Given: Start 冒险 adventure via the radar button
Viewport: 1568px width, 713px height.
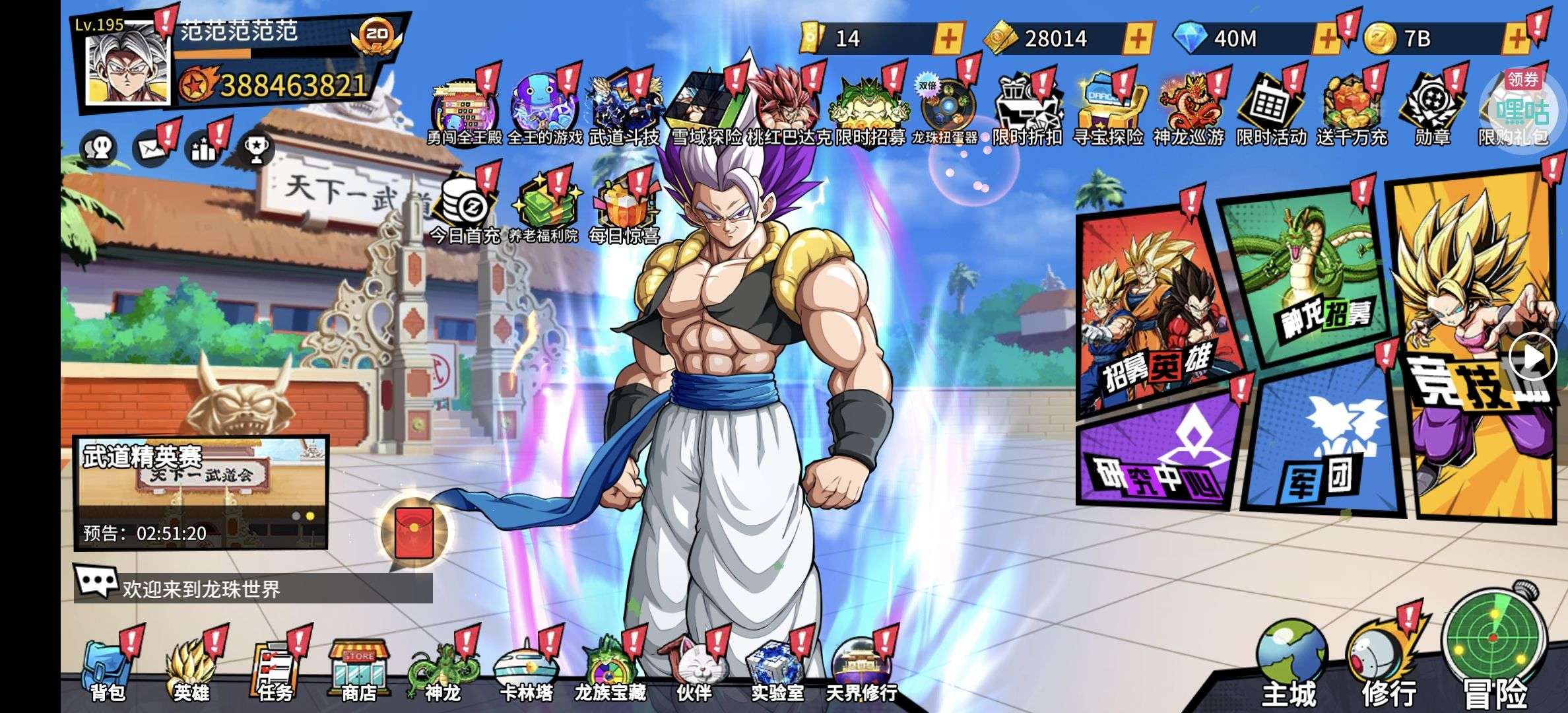Looking at the screenshot, I should [x=1495, y=647].
